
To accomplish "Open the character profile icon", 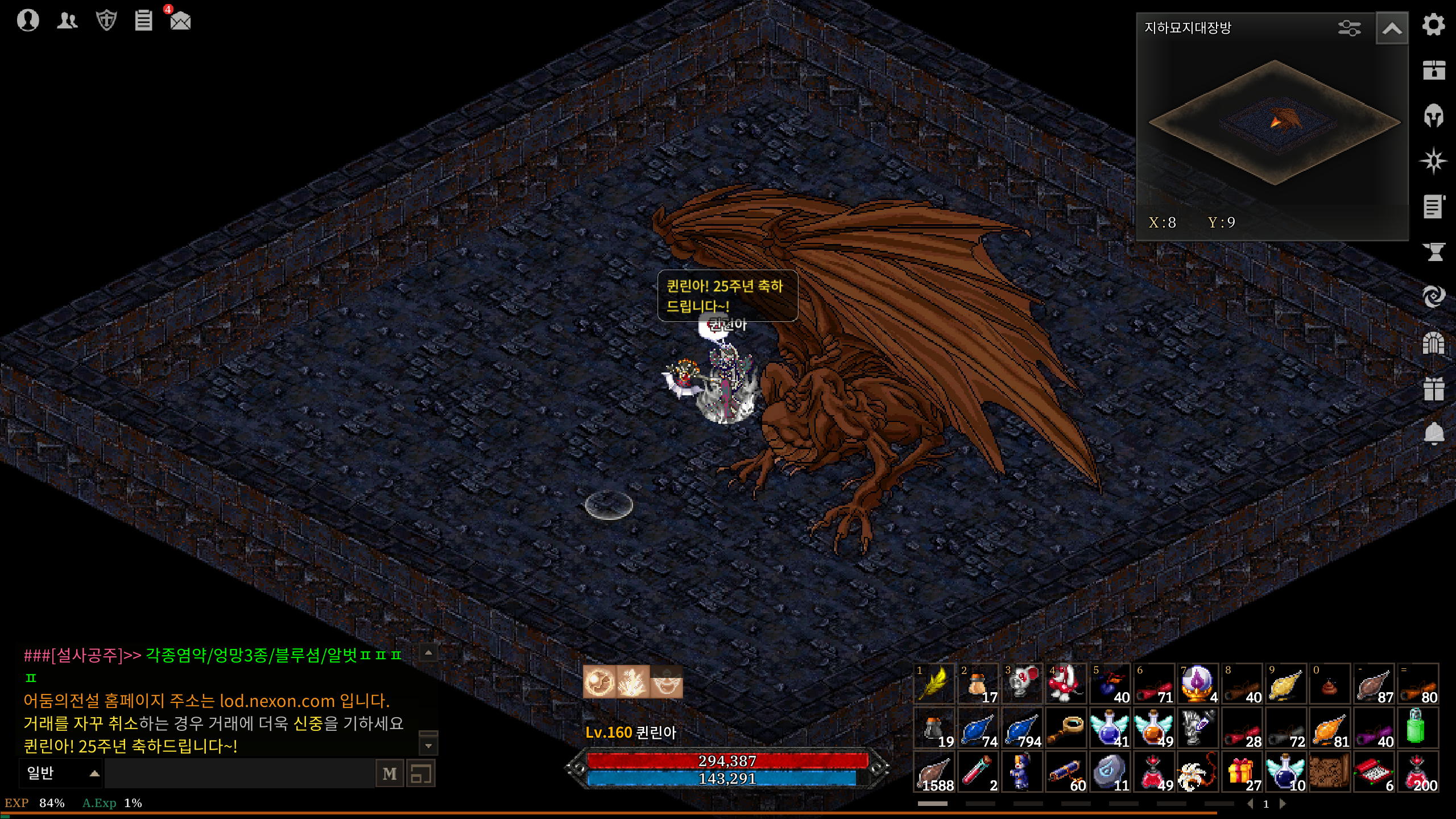I will (x=27, y=20).
